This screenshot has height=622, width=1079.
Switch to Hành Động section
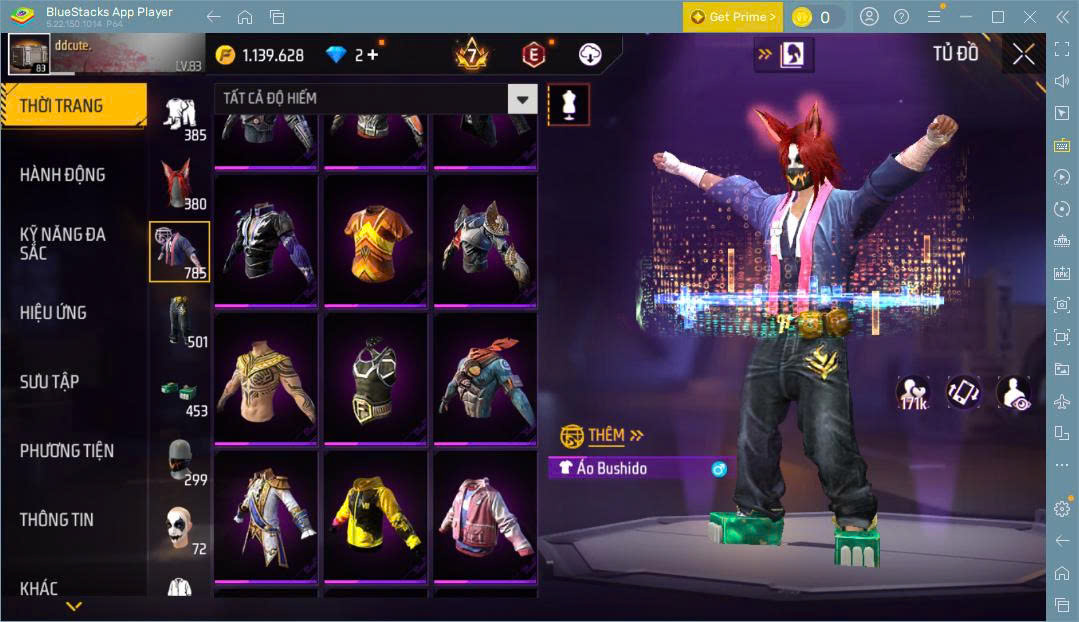coord(63,175)
